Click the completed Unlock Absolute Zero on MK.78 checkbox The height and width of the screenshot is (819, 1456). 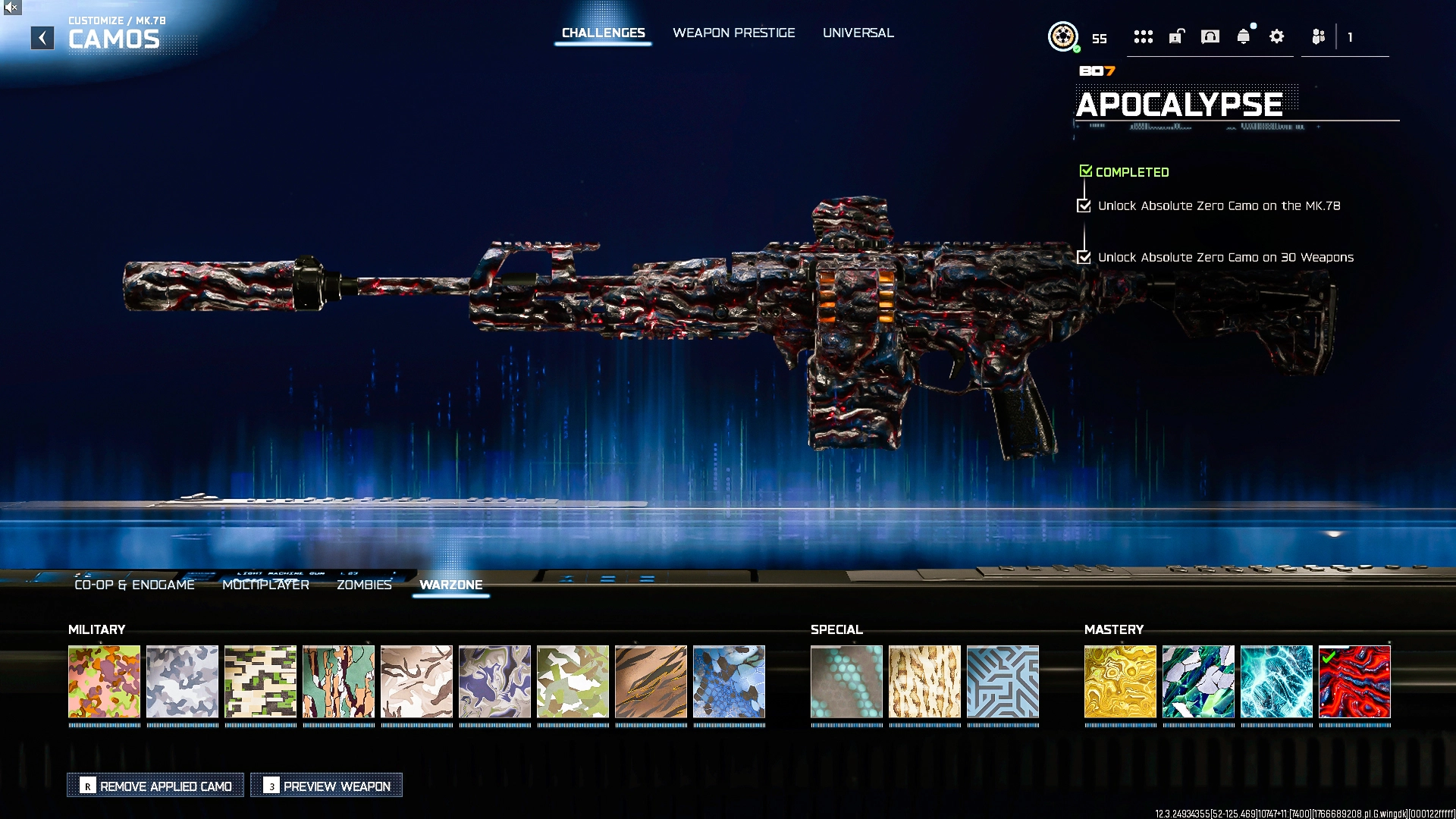1084,206
